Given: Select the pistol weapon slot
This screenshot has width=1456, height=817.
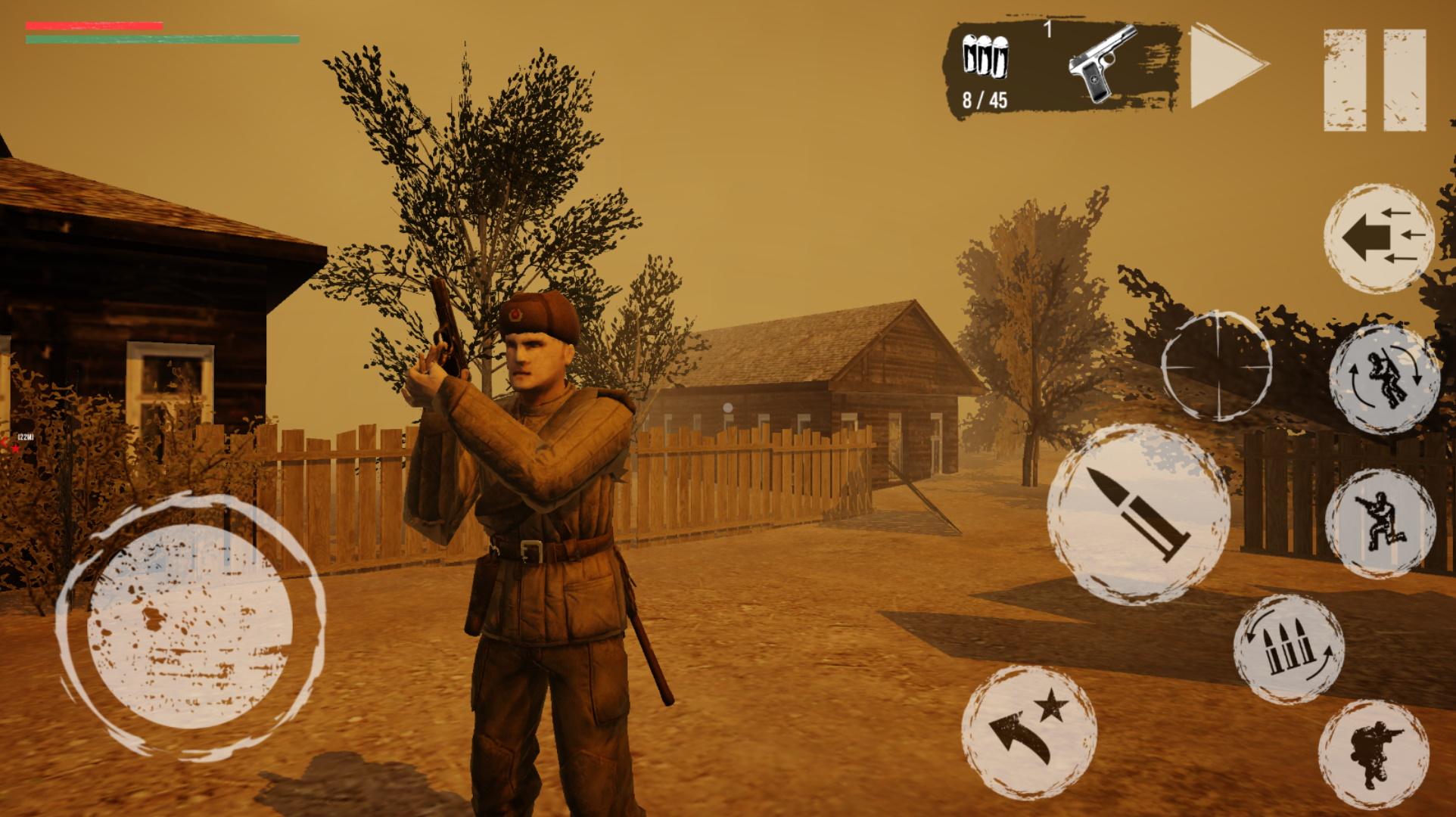Looking at the screenshot, I should (1102, 63).
